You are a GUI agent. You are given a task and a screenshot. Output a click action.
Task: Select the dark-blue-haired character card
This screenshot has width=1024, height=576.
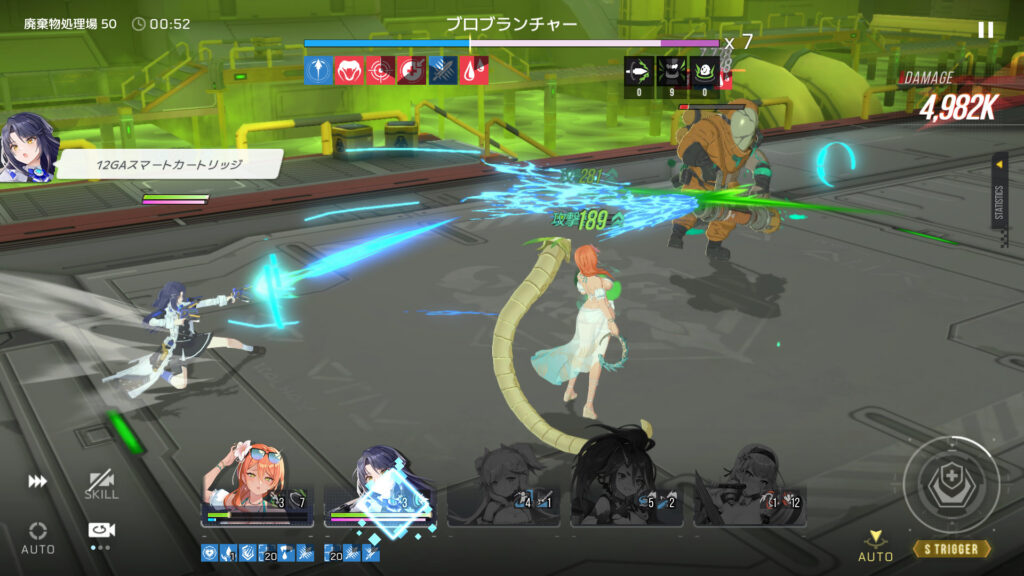pos(380,492)
